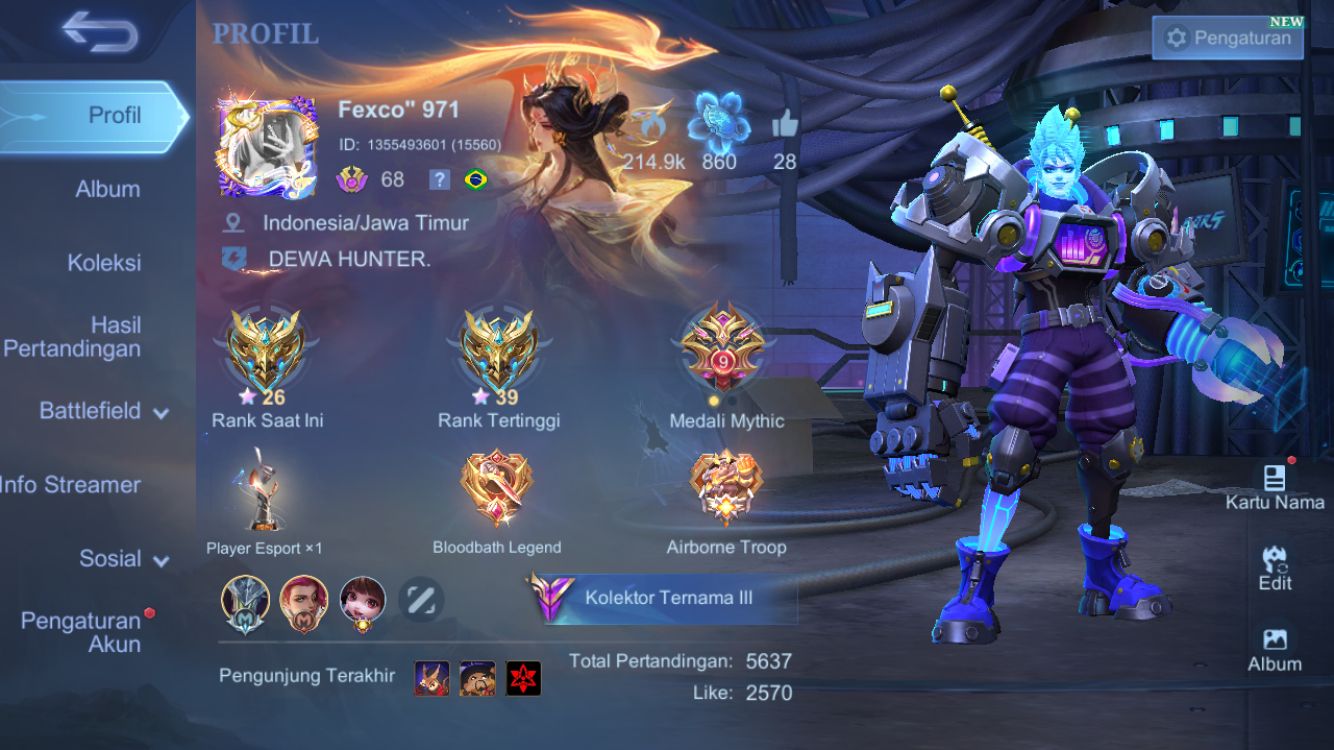Screen dimensions: 1334x750
Task: Open the Info Streamer tab
Action: pos(72,485)
